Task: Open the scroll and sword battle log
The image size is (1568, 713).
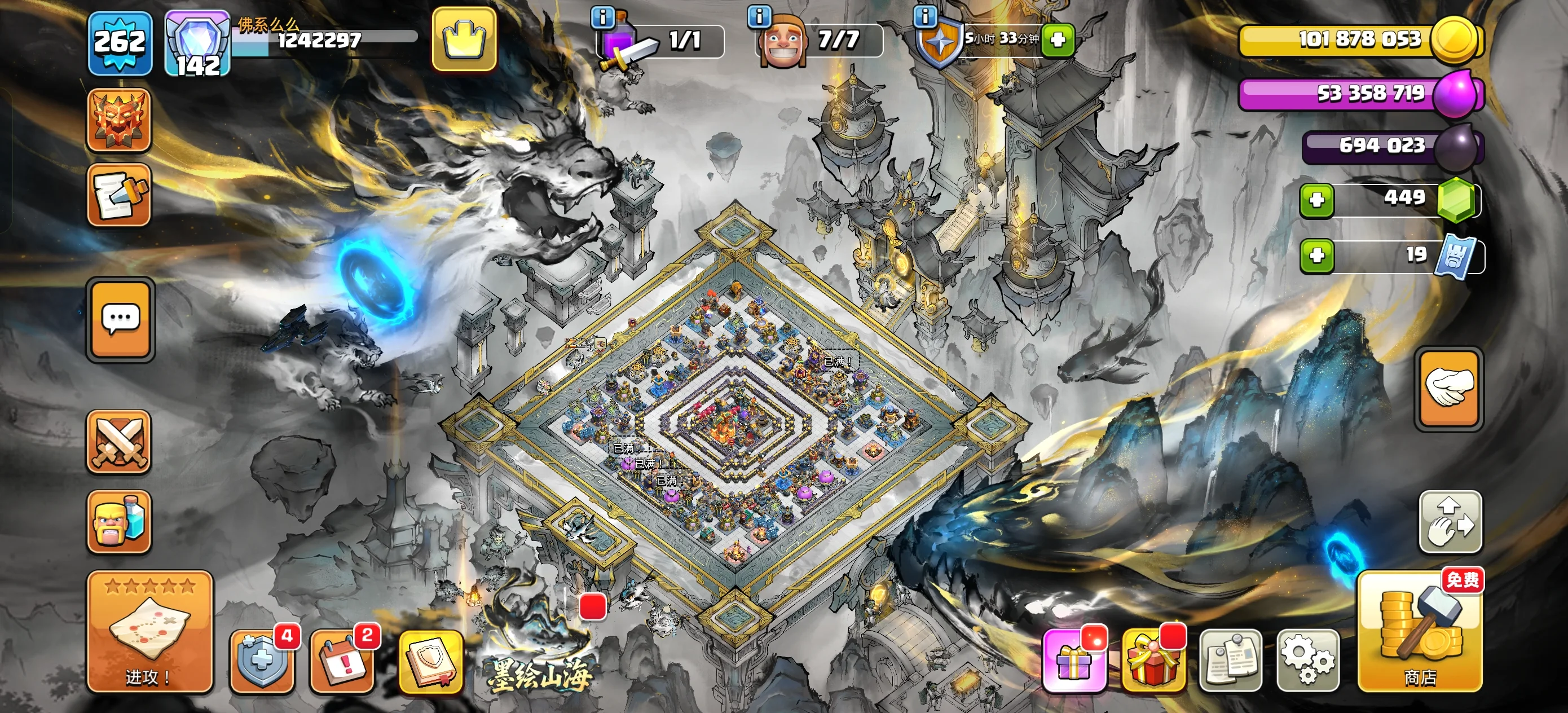Action: tap(120, 195)
